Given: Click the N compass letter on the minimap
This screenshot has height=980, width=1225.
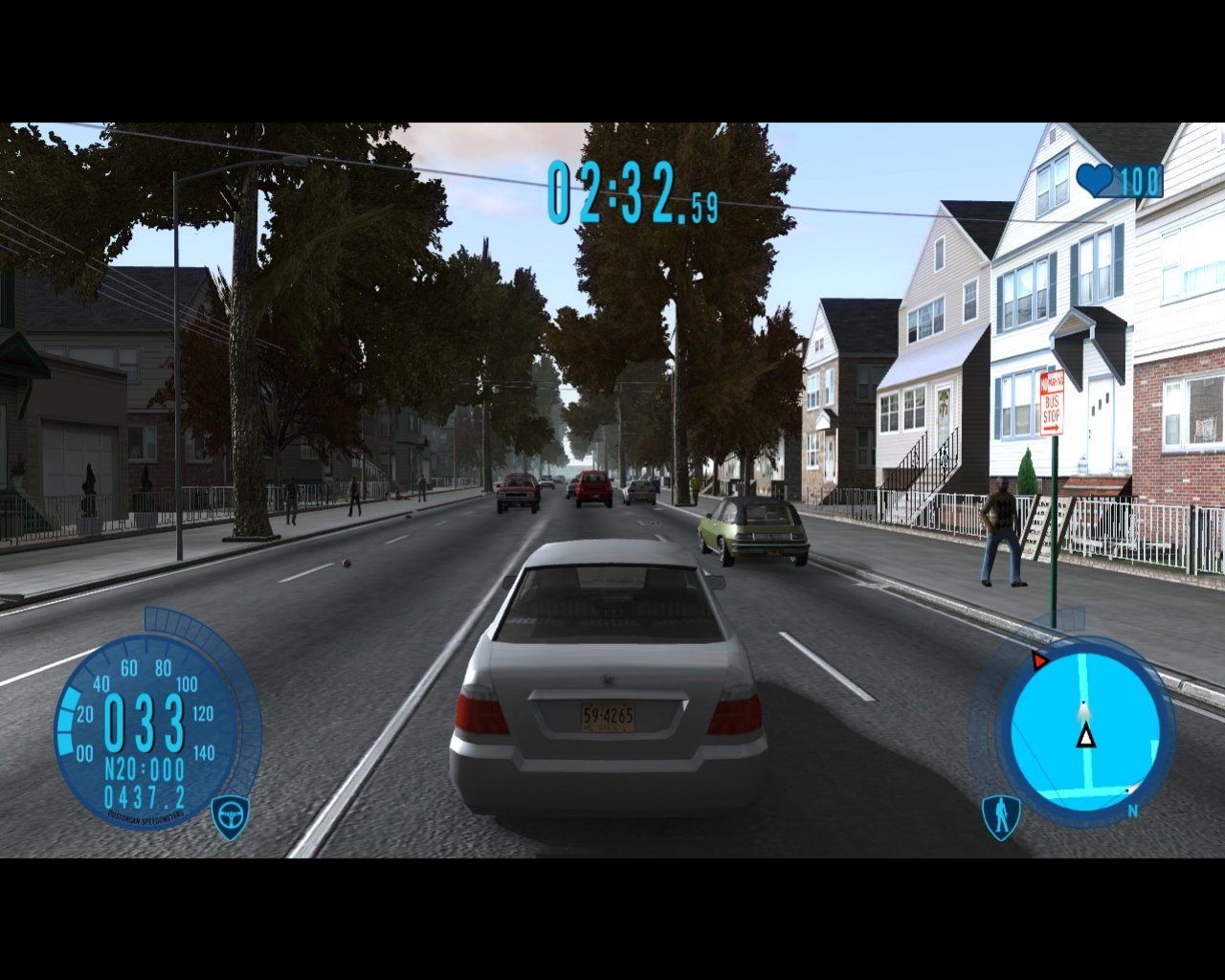Looking at the screenshot, I should pyautogui.click(x=1133, y=810).
